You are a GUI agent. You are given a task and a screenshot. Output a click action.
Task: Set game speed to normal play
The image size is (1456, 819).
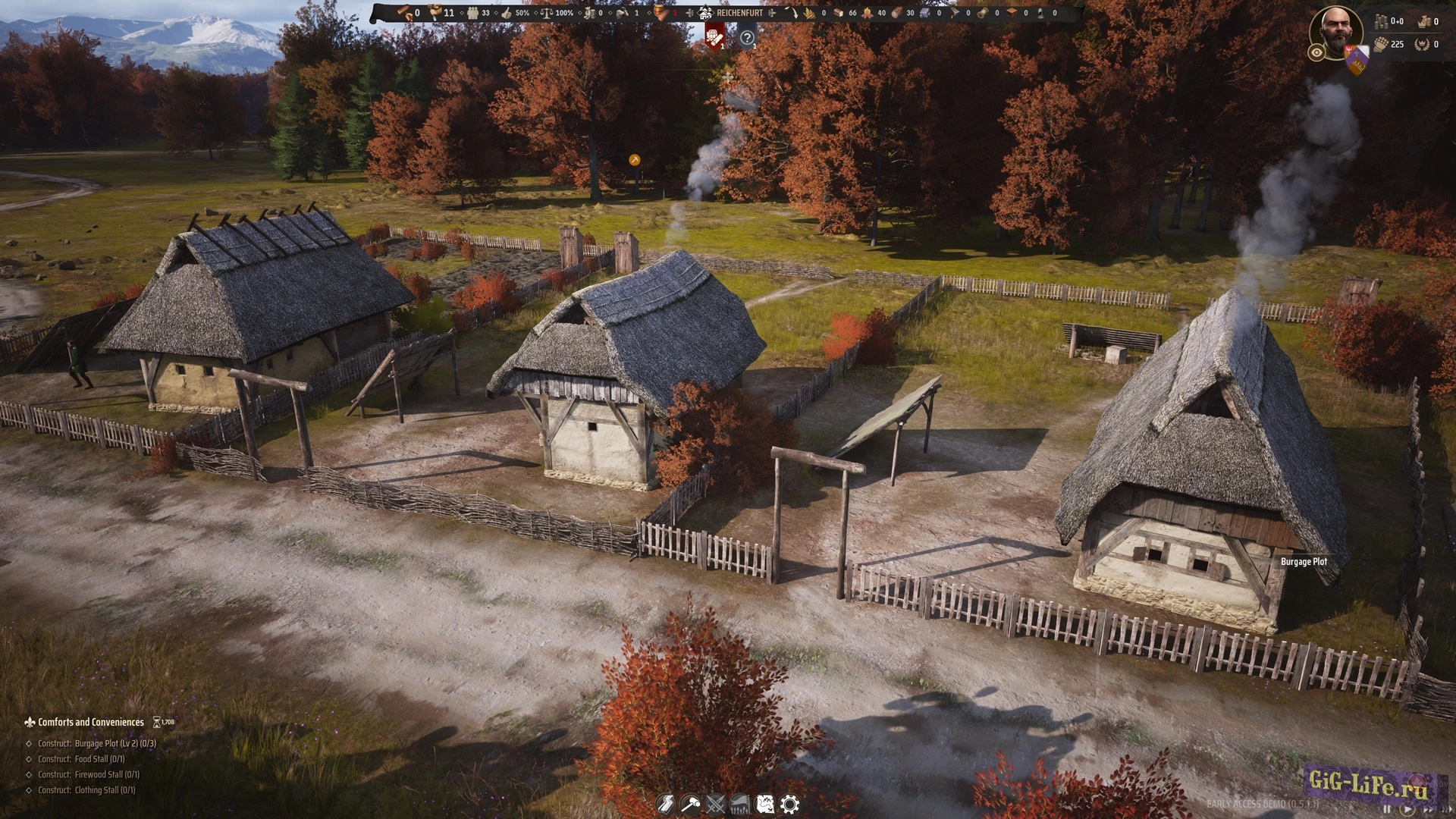(1407, 810)
